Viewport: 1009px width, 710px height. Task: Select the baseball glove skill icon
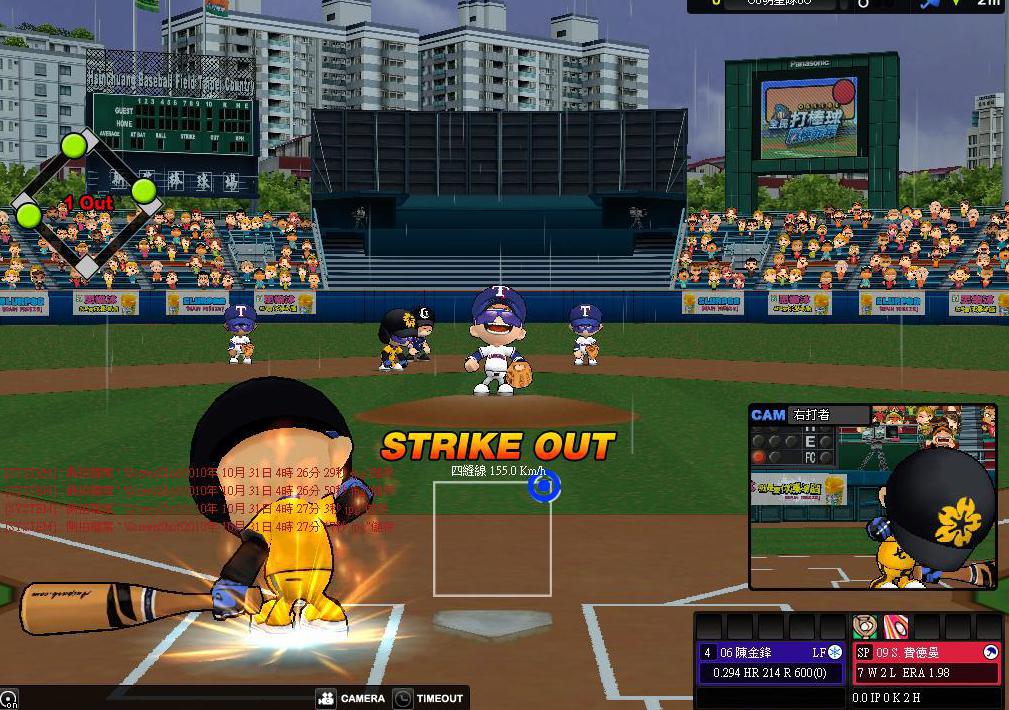pyautogui.click(x=864, y=627)
